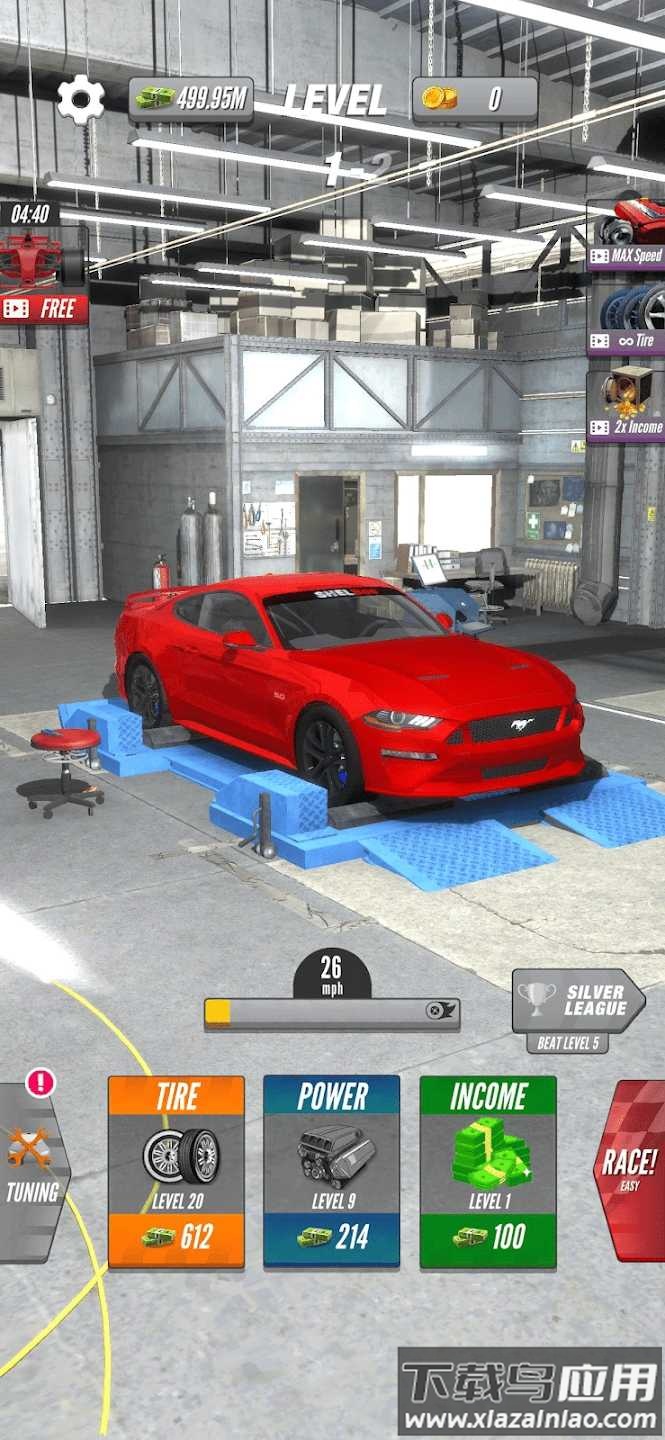Open the Silver League panel

click(577, 1002)
